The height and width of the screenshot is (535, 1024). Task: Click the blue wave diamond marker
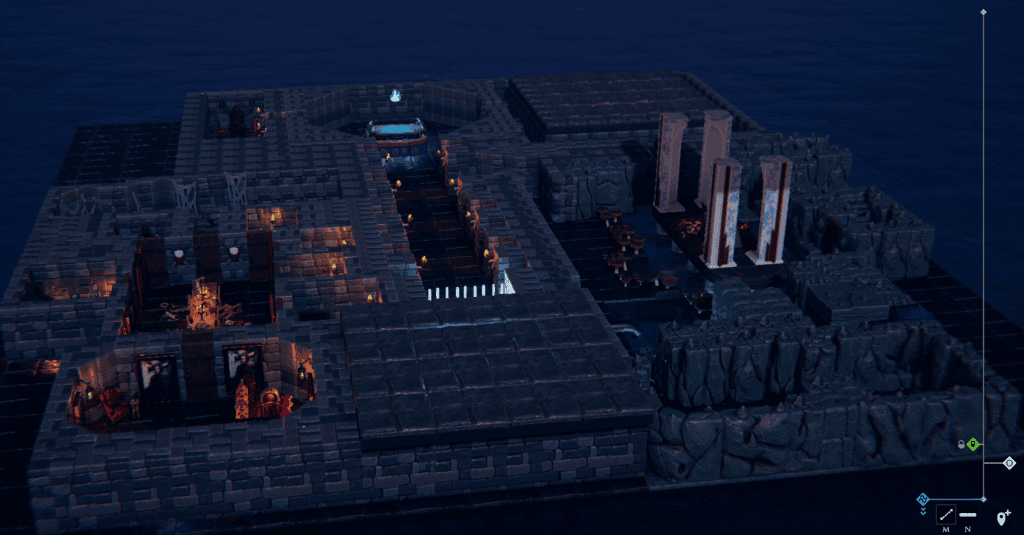[x=923, y=498]
